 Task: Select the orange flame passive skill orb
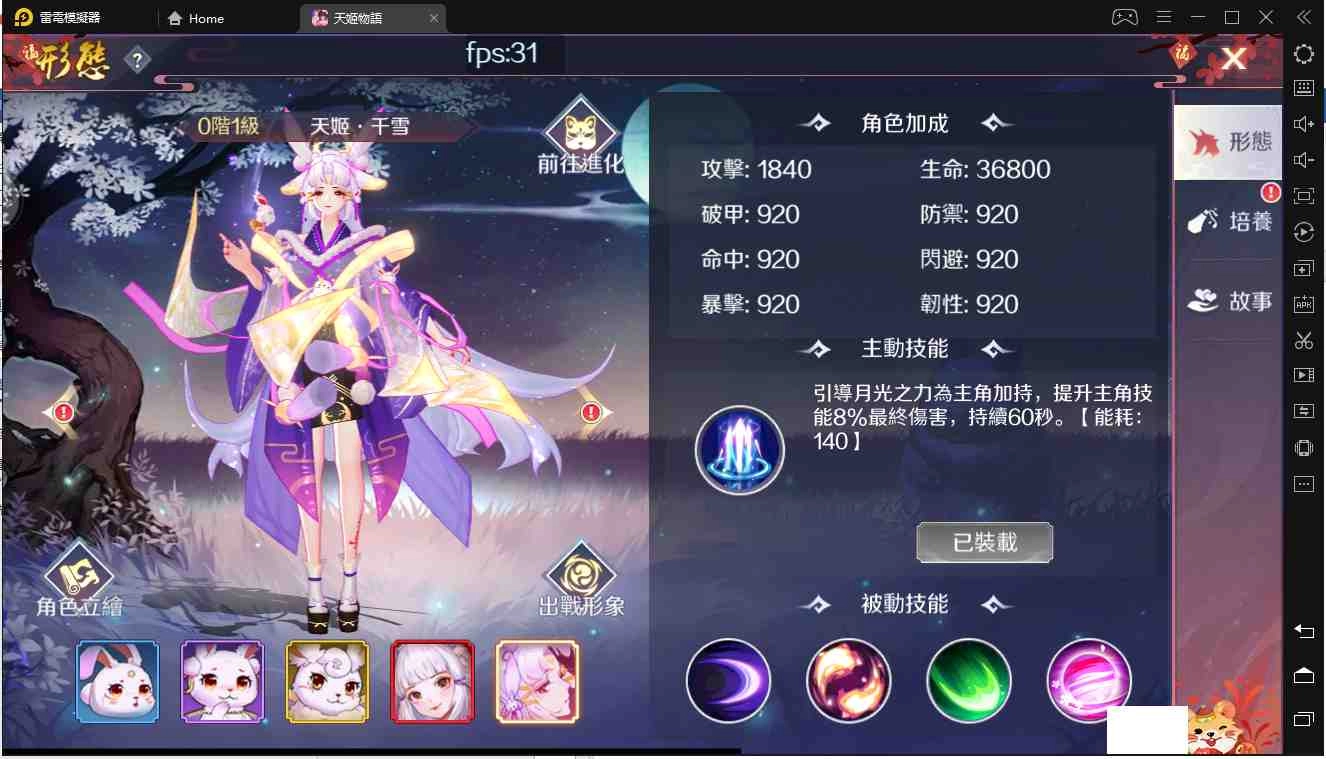click(x=848, y=681)
